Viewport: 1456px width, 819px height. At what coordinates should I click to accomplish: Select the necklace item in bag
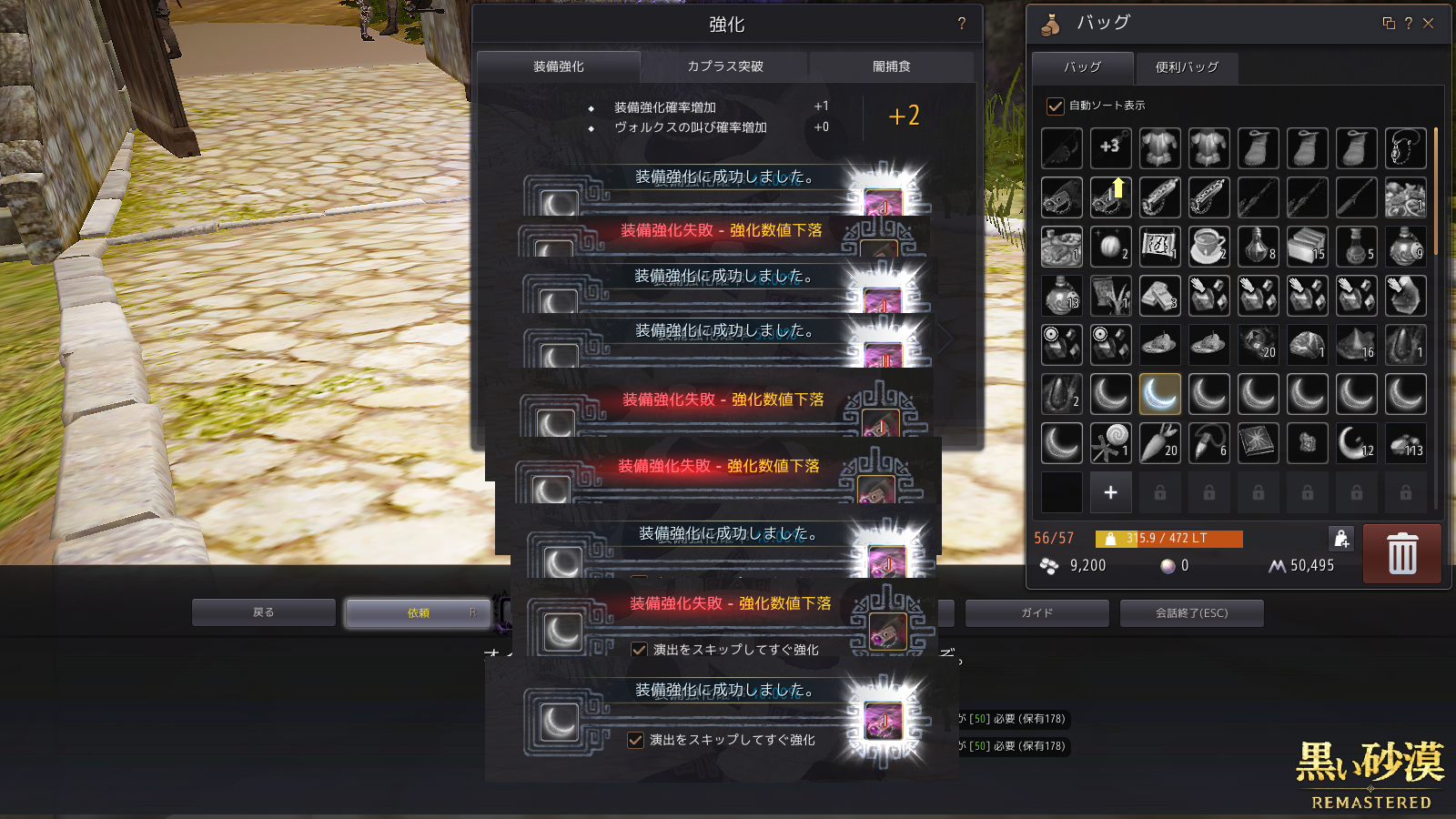(x=1405, y=148)
